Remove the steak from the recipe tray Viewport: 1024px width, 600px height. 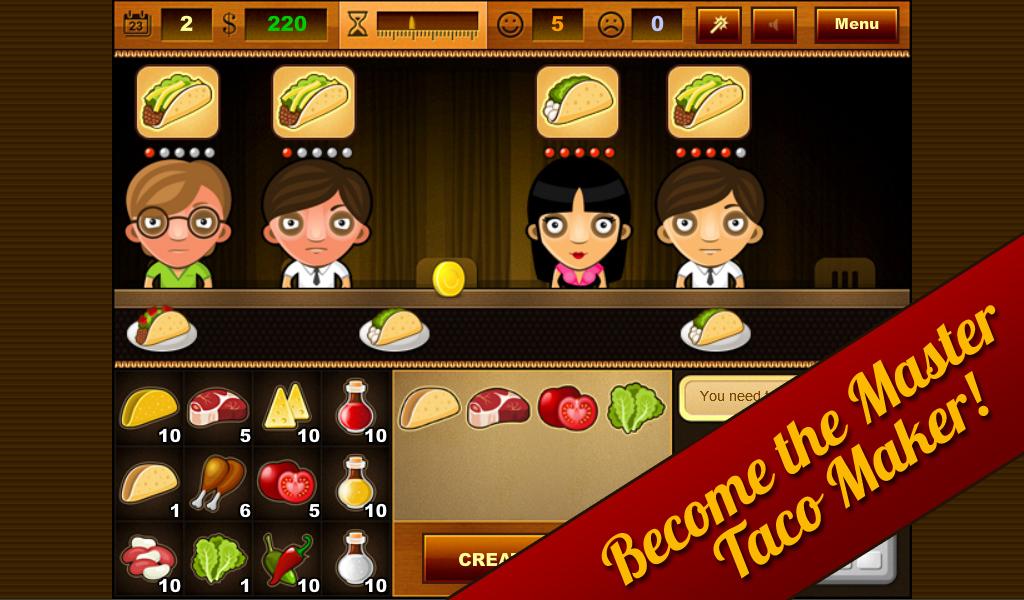click(x=498, y=408)
